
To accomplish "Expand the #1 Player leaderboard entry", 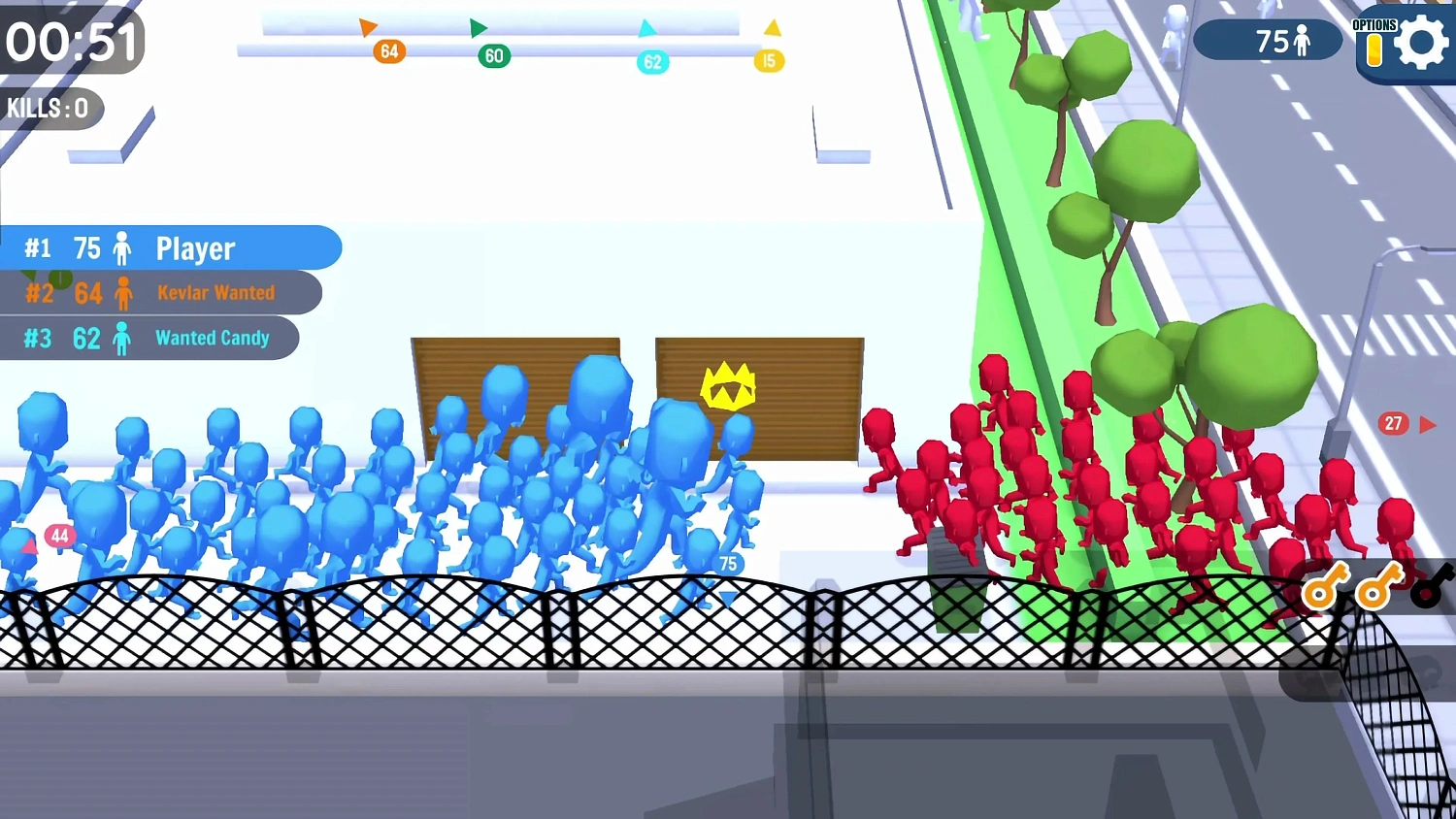I will tap(170, 248).
